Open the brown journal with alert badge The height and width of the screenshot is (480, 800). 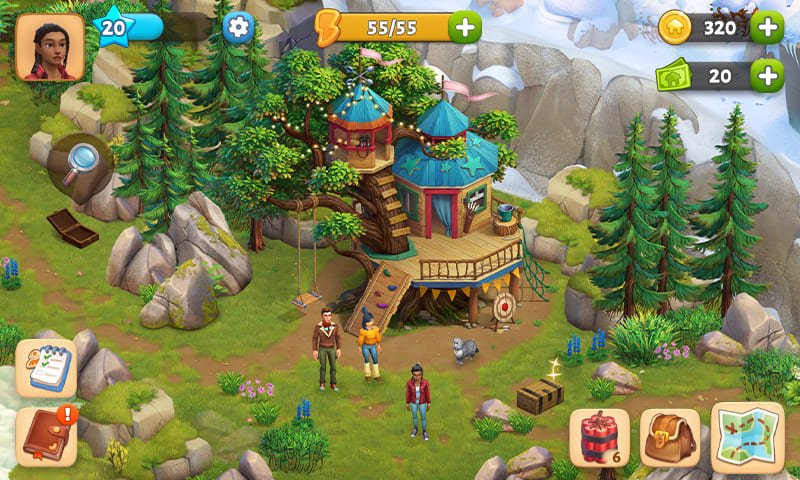[x=46, y=436]
